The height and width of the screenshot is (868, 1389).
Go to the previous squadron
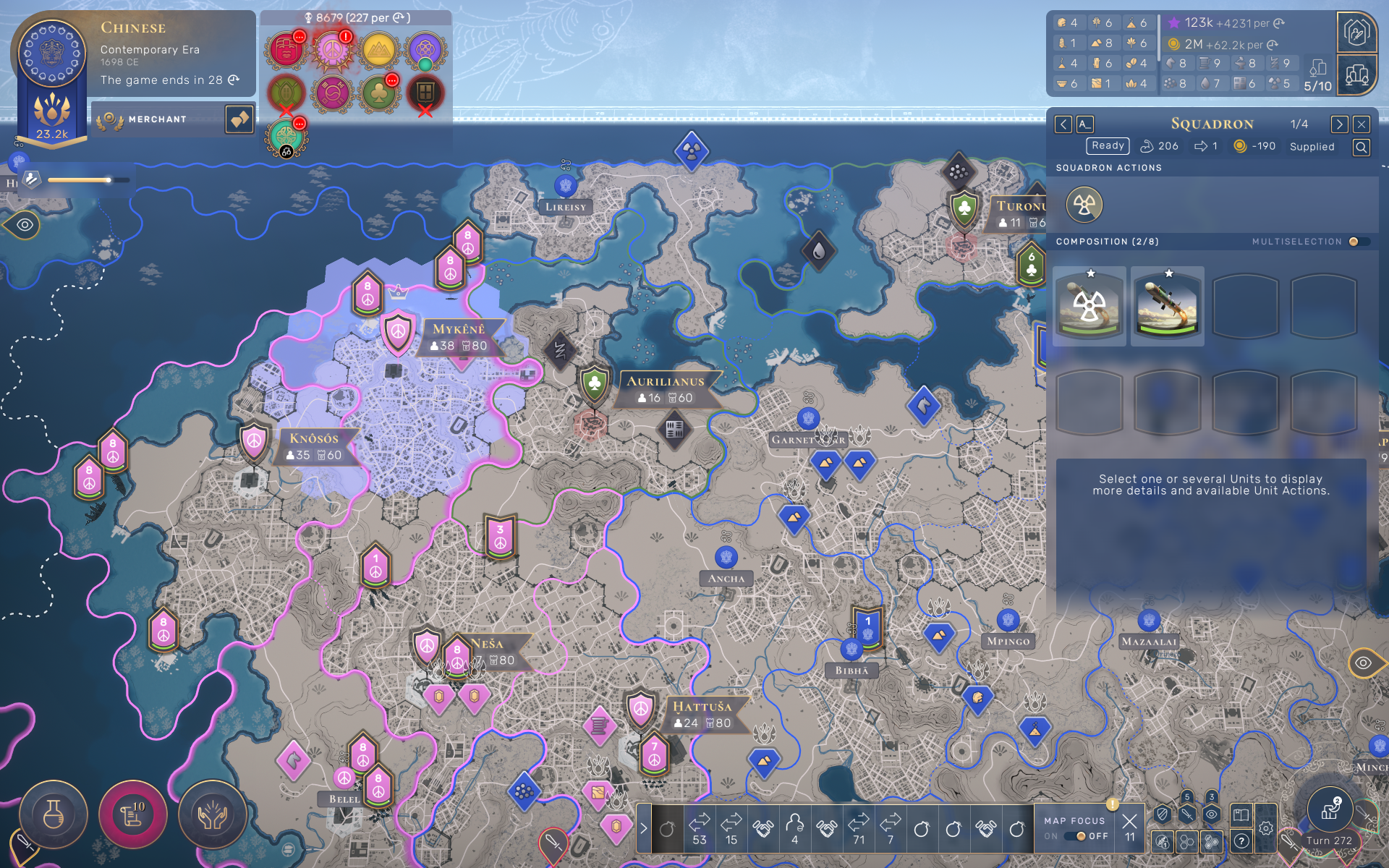(x=1063, y=124)
